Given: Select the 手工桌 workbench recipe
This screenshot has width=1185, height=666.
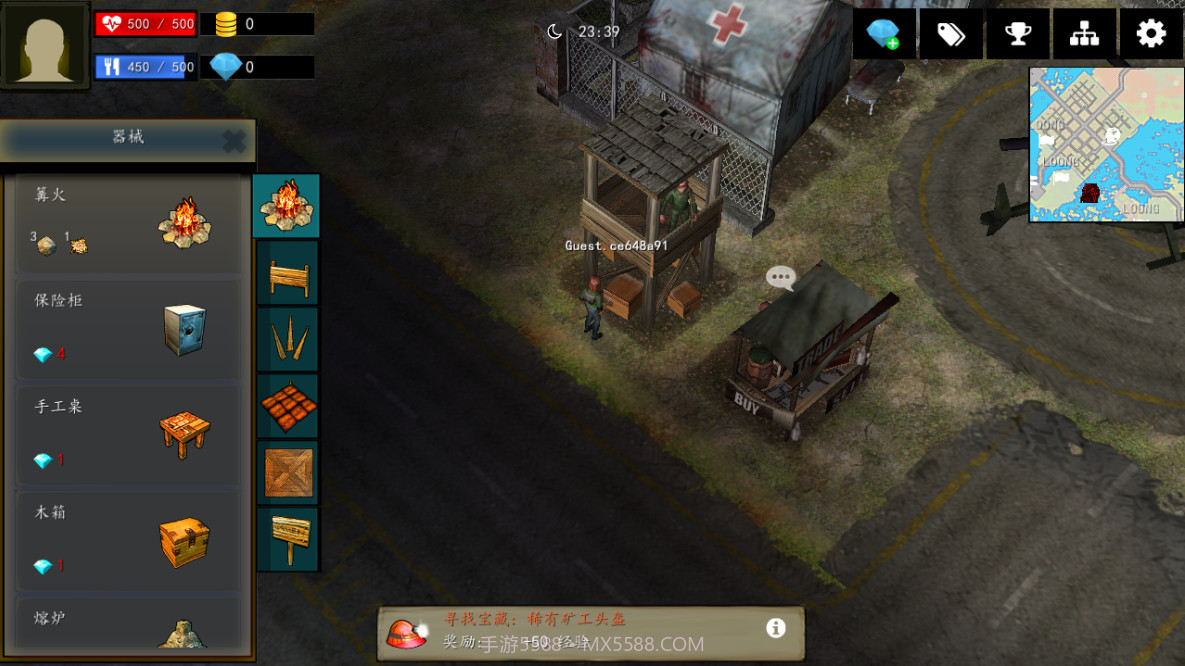Looking at the screenshot, I should [x=128, y=435].
